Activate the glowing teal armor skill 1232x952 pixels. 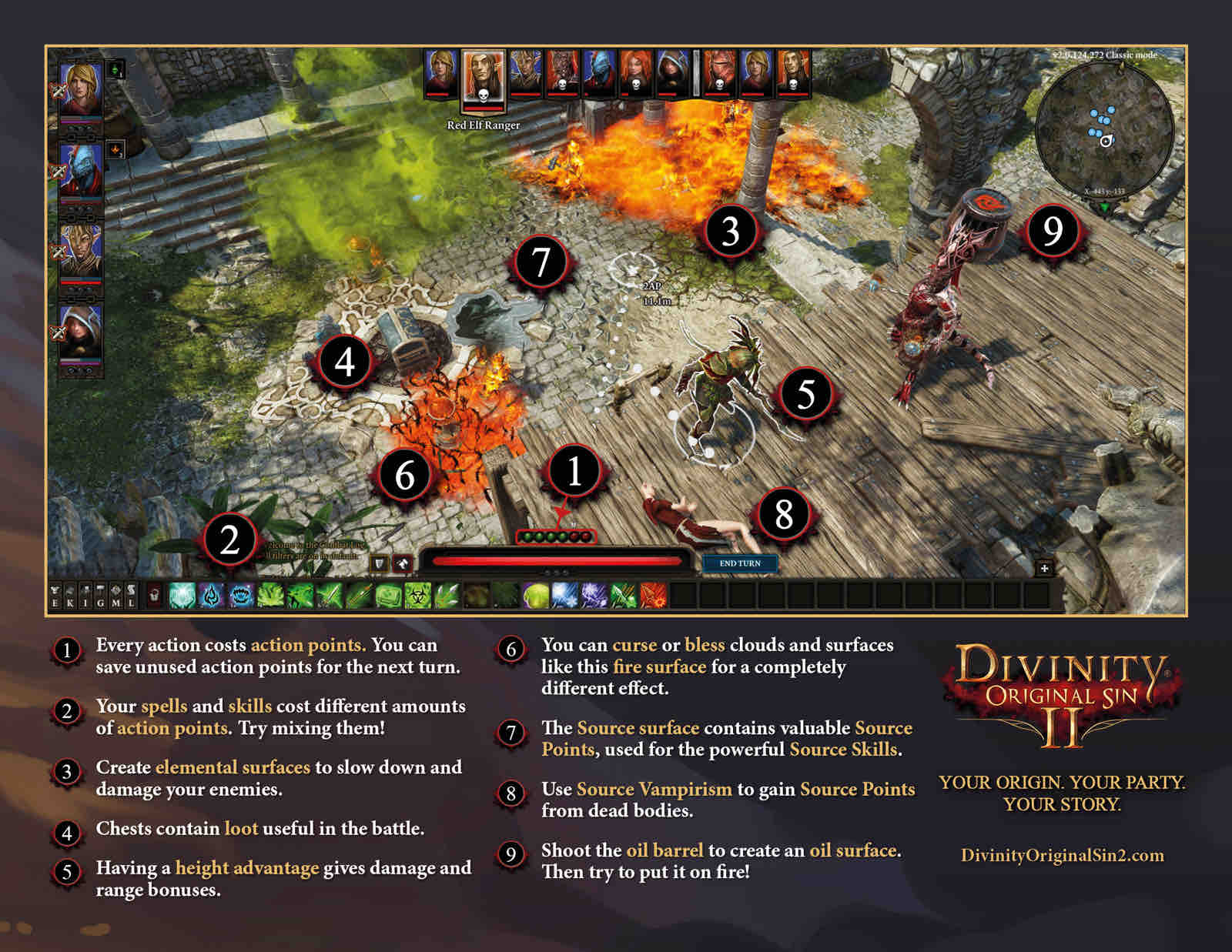tap(182, 596)
